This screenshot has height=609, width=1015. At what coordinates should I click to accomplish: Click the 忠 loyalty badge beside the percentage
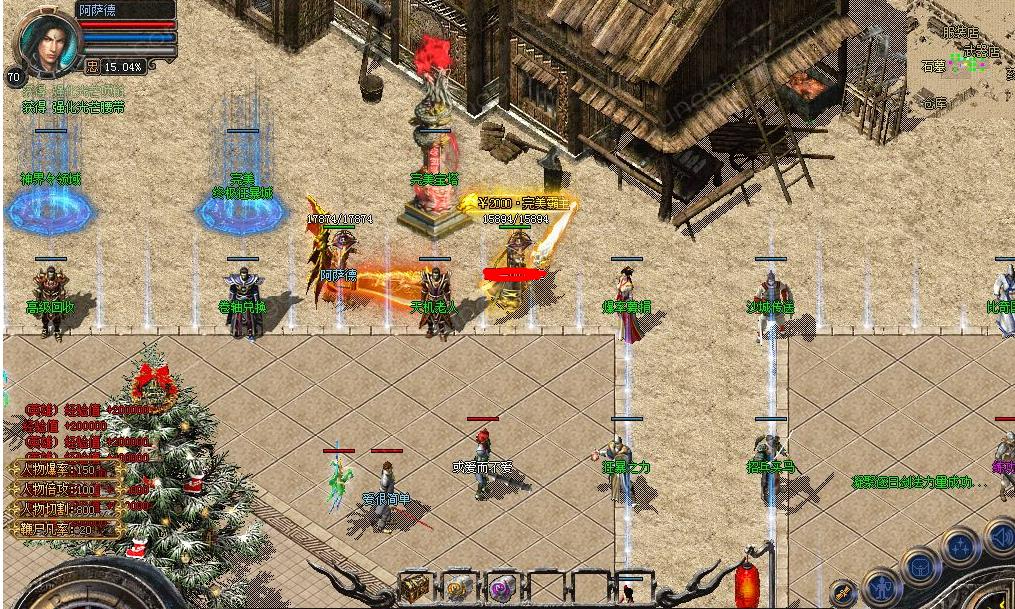pos(92,67)
